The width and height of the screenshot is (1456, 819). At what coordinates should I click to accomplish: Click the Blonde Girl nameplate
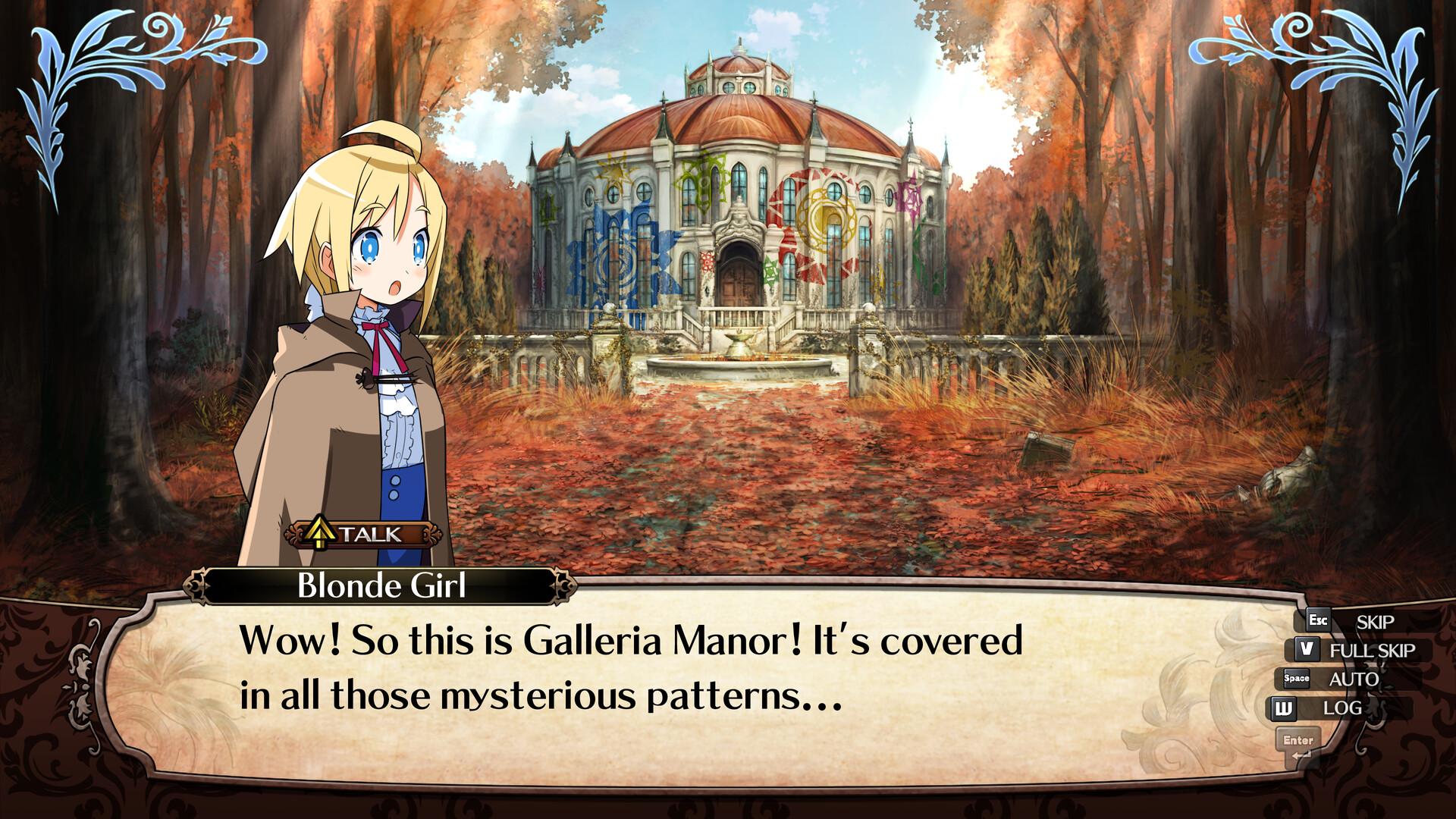(383, 586)
